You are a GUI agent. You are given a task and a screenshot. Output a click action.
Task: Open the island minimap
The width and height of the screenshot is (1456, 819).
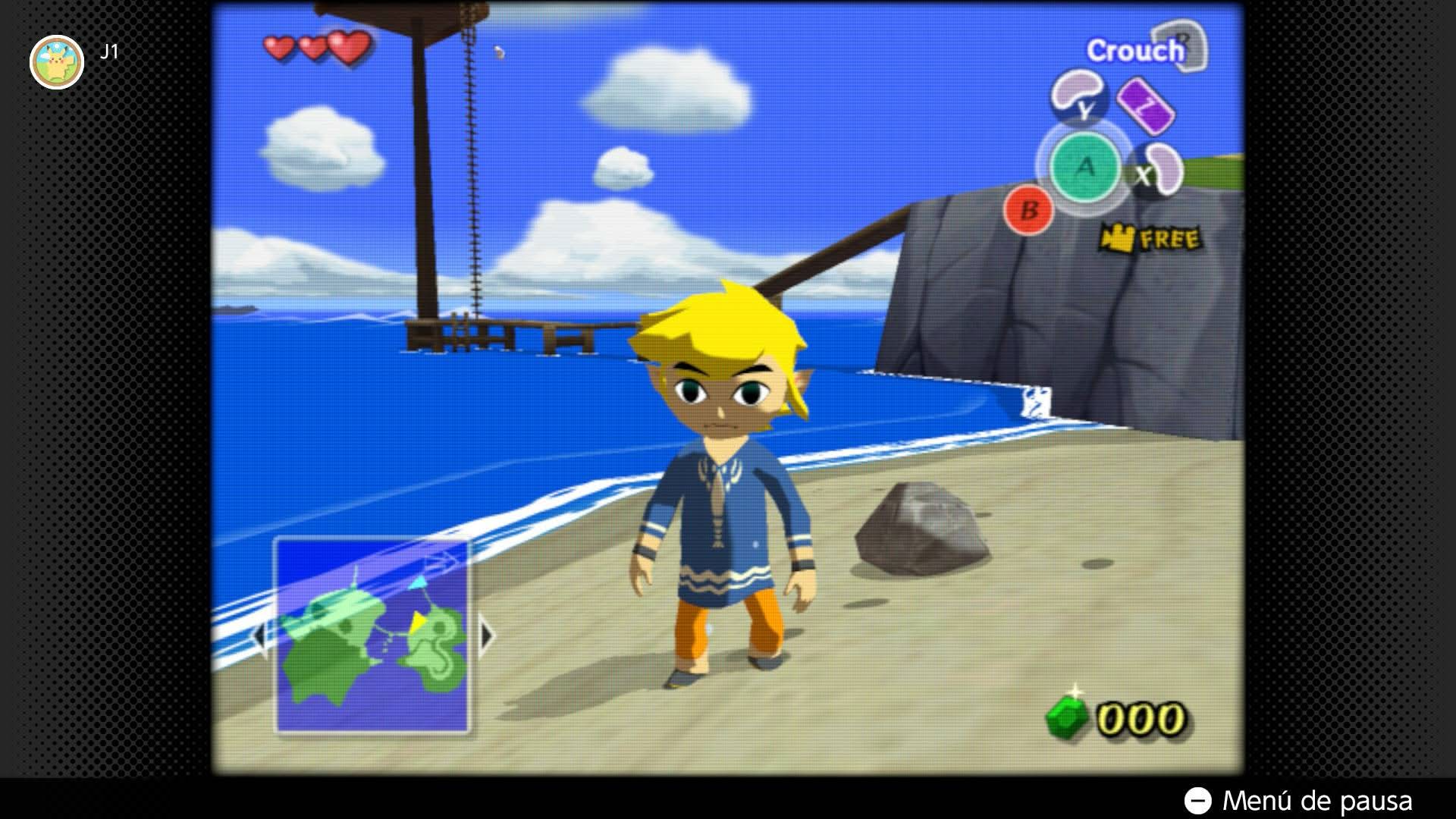tap(372, 635)
